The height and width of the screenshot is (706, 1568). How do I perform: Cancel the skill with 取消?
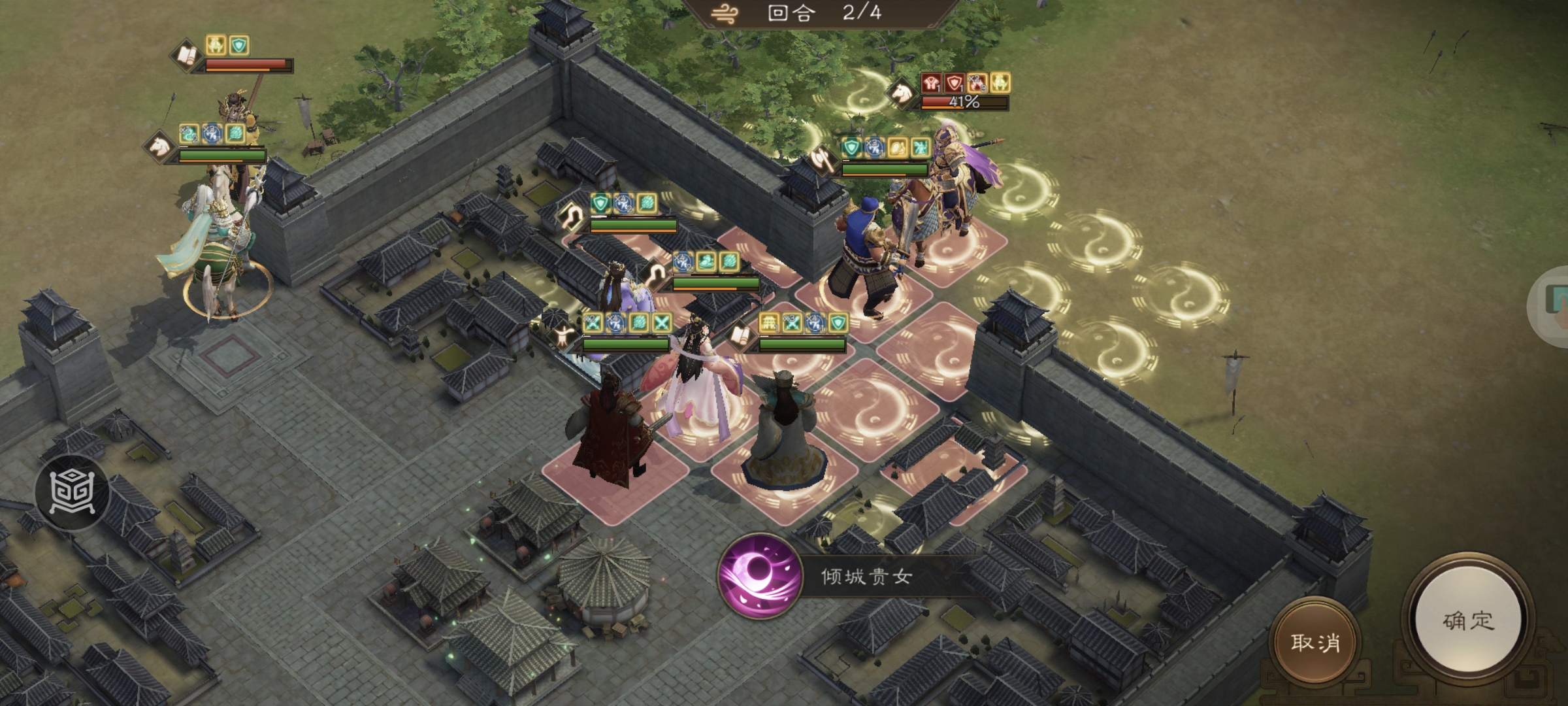click(x=1315, y=642)
